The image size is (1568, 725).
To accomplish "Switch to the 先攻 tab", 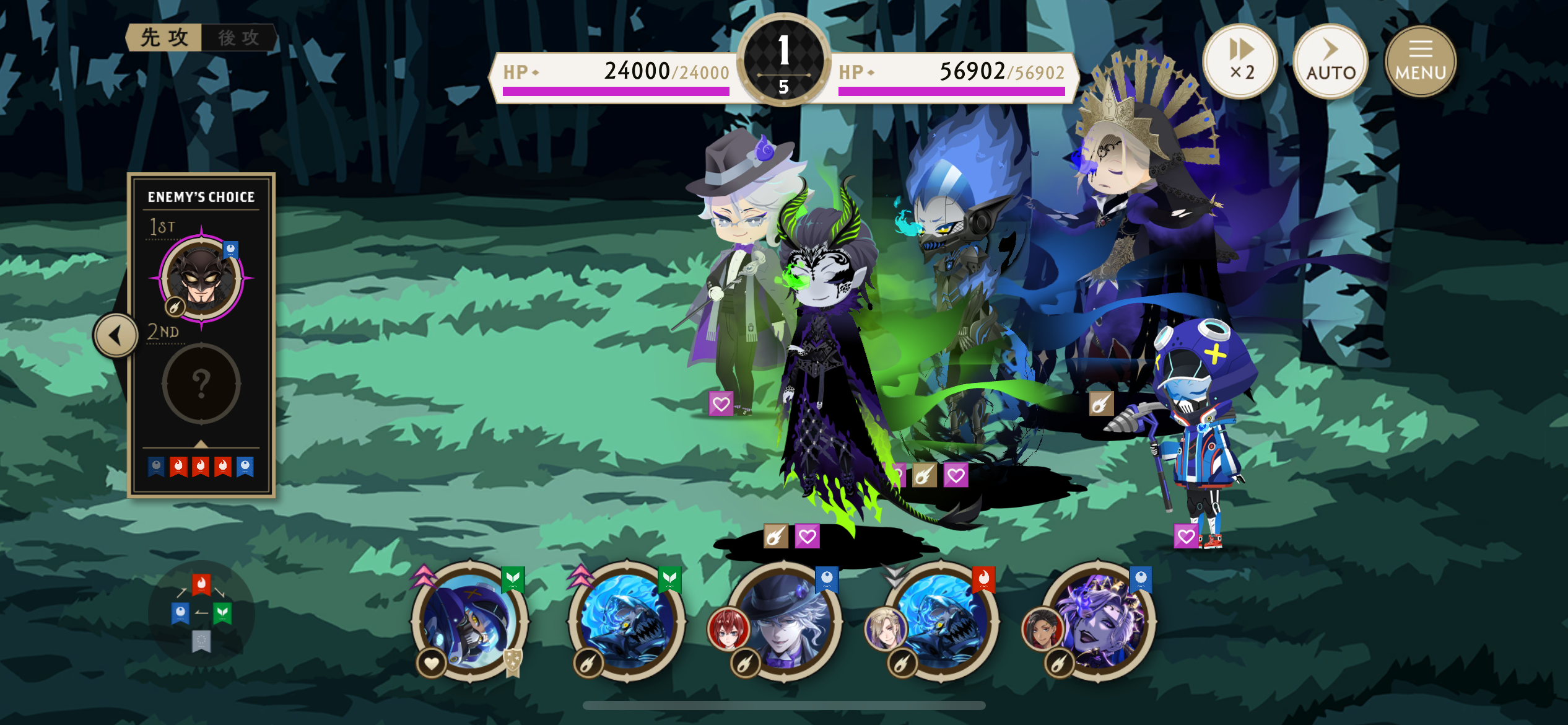I will coord(164,38).
